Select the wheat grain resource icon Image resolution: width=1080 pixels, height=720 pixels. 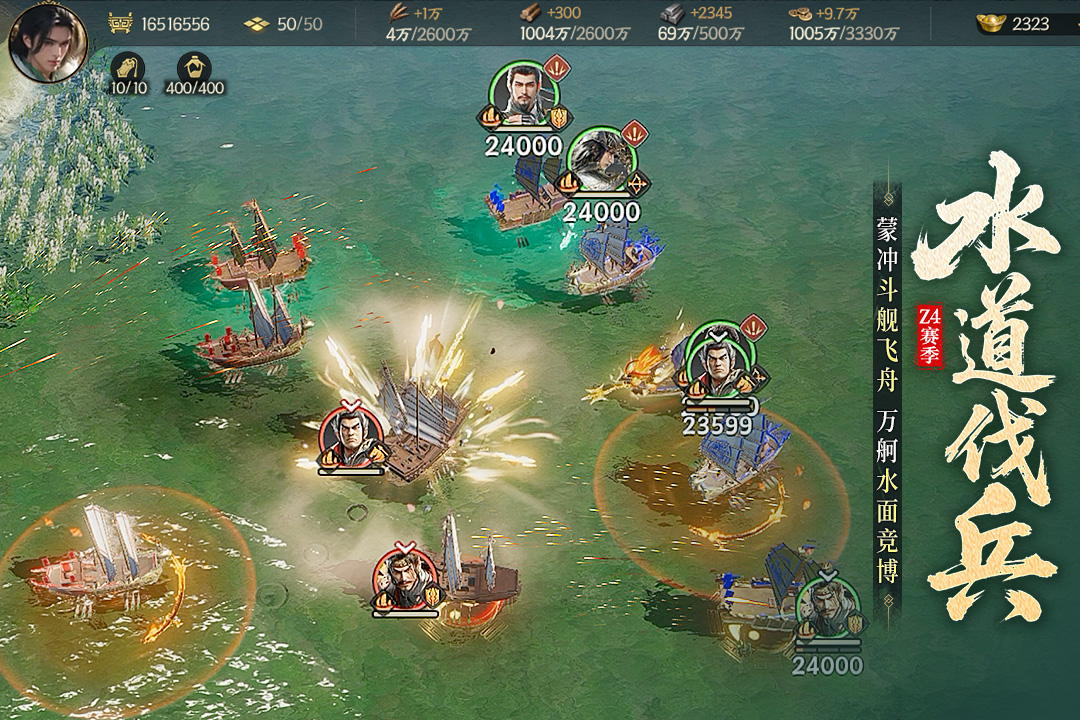point(398,14)
